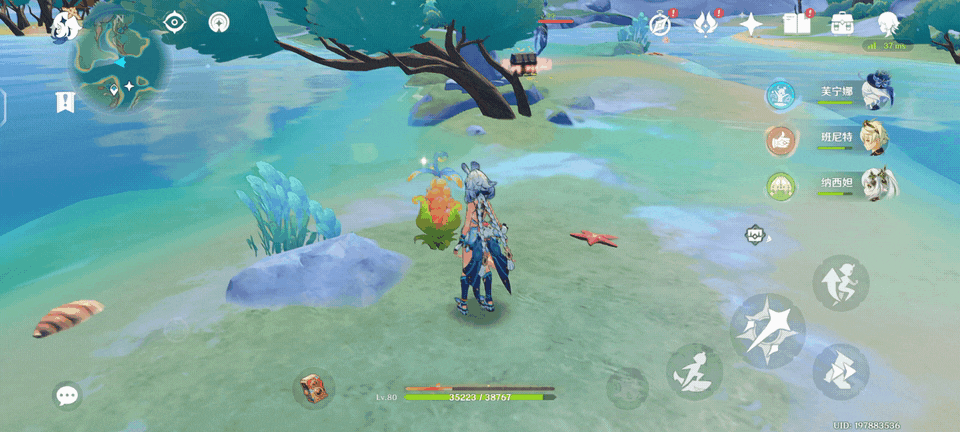Tap the sprint button above the skill

point(840,283)
